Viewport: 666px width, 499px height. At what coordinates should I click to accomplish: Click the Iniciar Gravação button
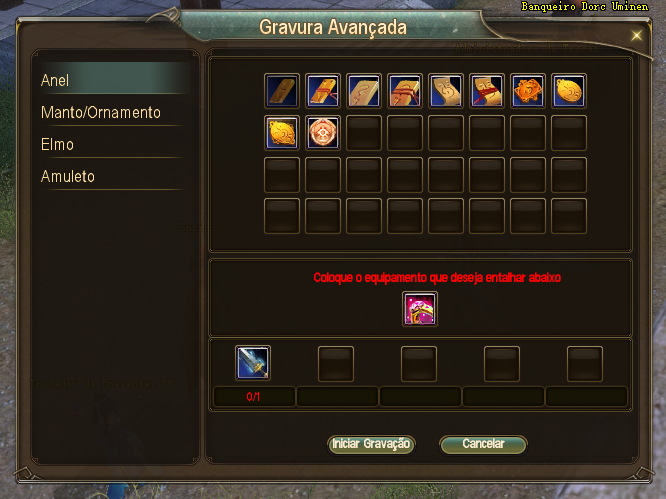pyautogui.click(x=371, y=444)
